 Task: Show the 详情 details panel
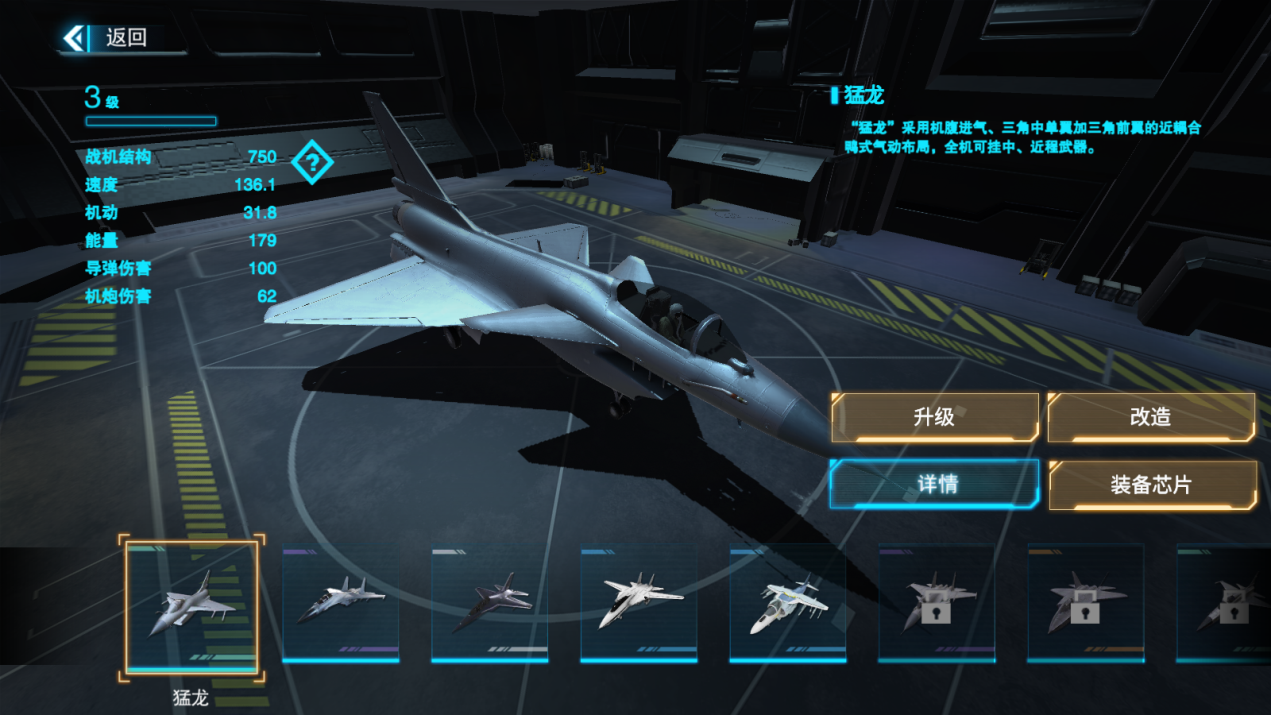coord(936,484)
